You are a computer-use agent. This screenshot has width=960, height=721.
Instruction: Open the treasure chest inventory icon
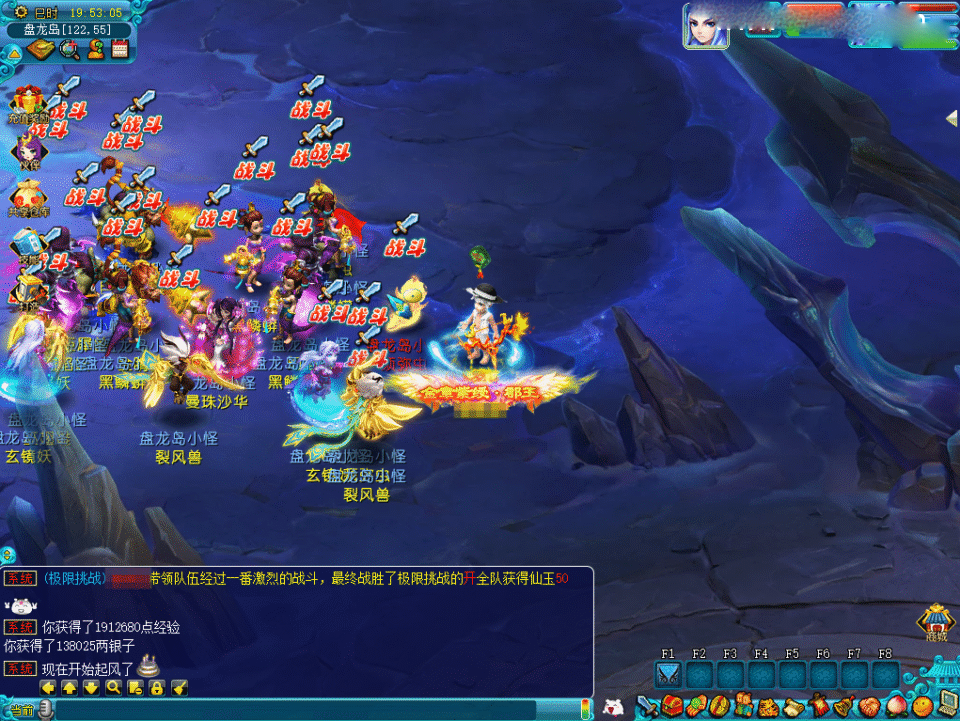(x=673, y=707)
